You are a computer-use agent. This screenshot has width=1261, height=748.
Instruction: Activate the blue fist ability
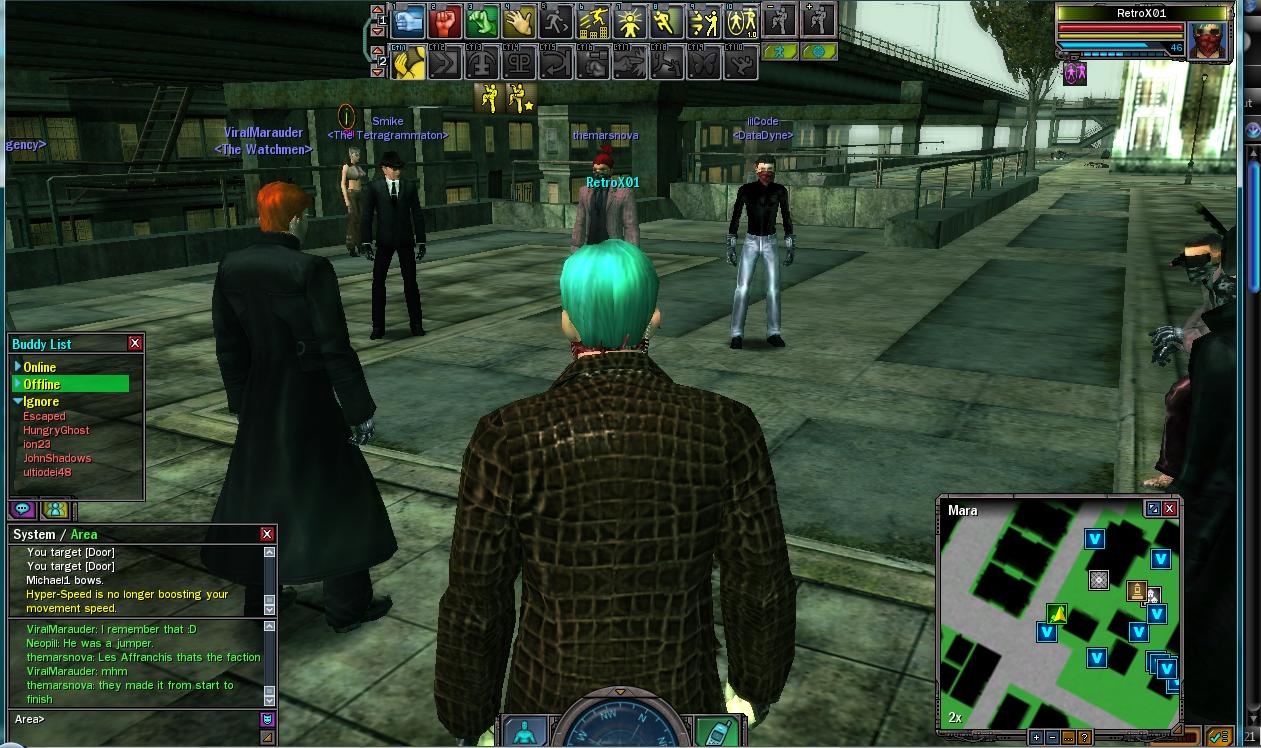click(x=408, y=21)
